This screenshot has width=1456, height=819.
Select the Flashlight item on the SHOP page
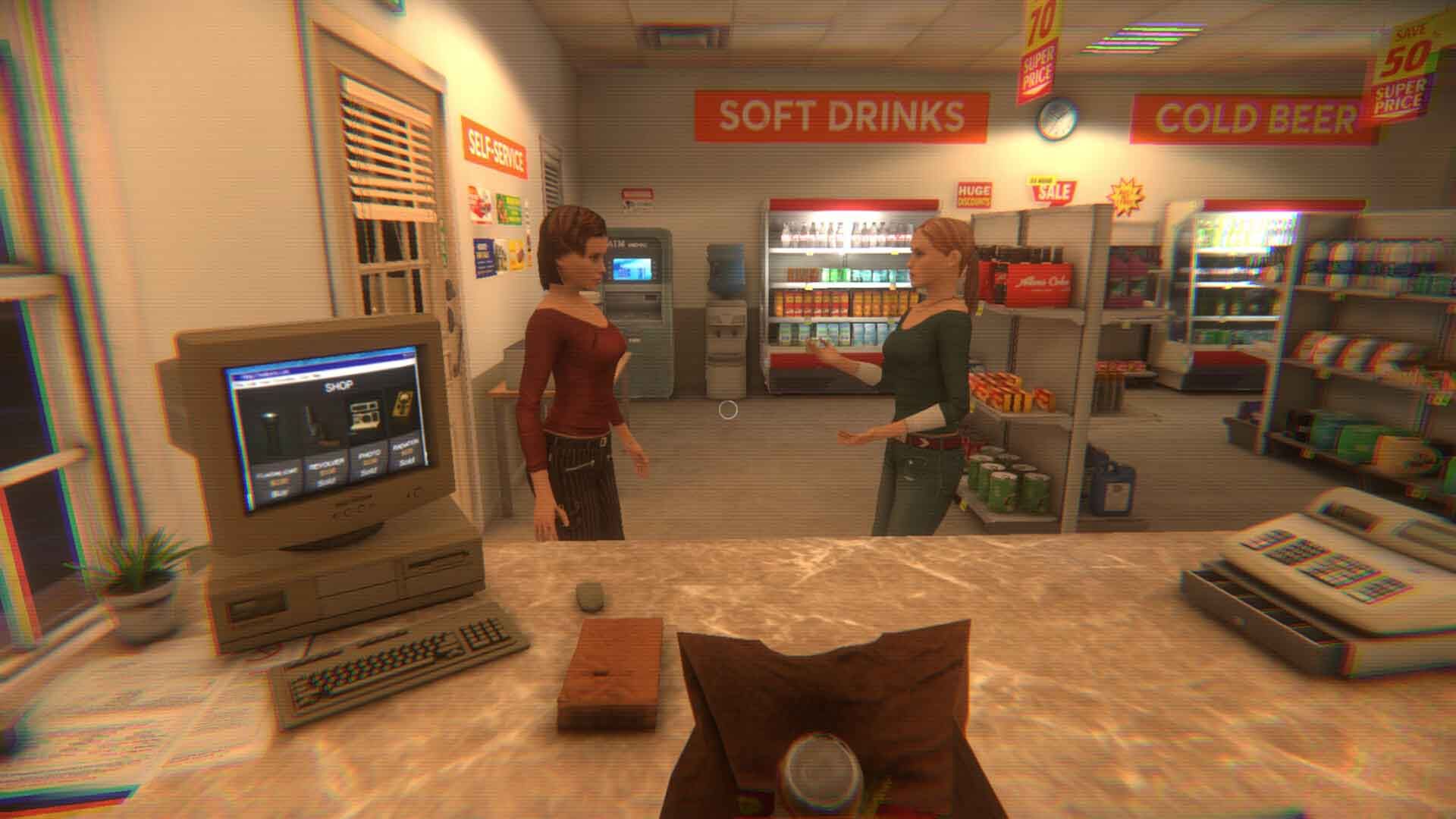pos(270,422)
